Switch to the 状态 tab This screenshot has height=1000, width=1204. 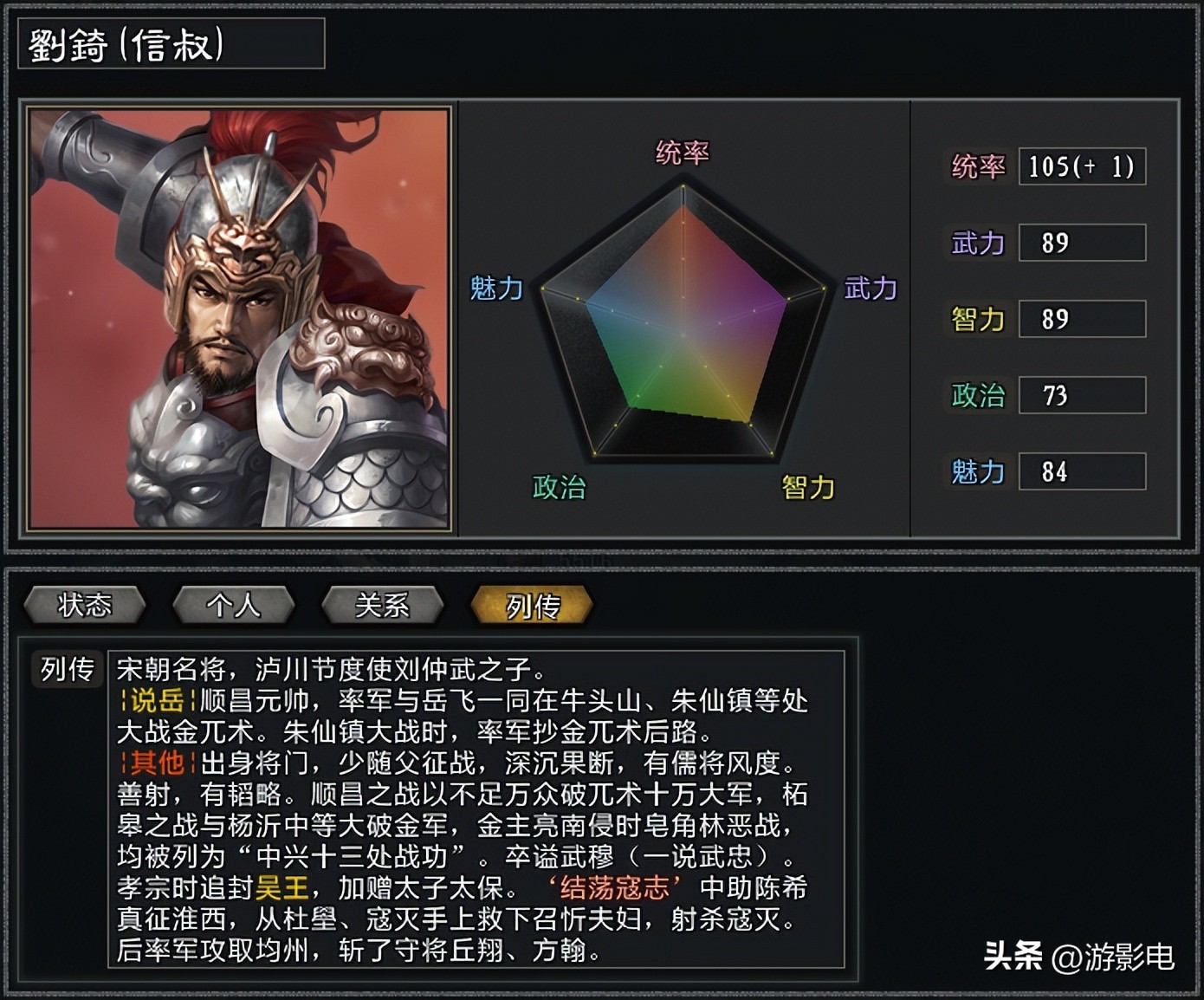(x=84, y=605)
